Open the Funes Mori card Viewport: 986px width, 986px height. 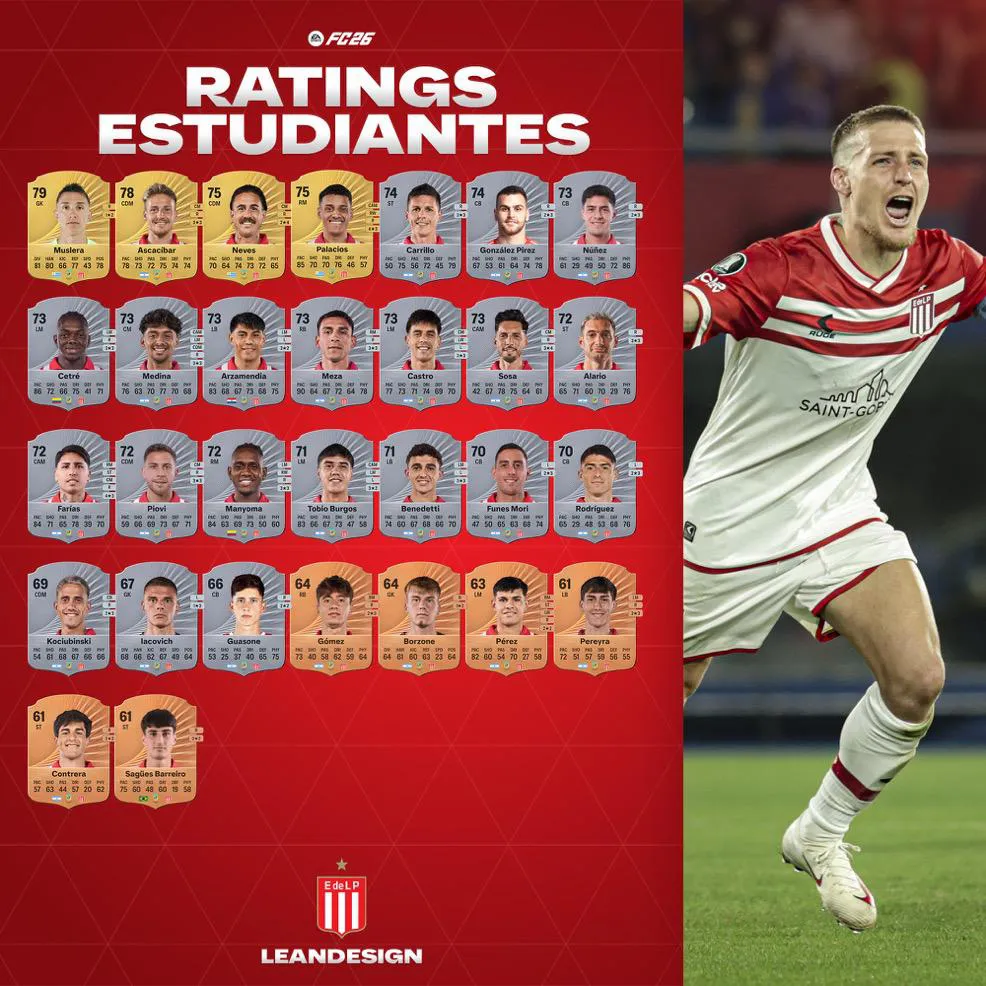[x=508, y=486]
